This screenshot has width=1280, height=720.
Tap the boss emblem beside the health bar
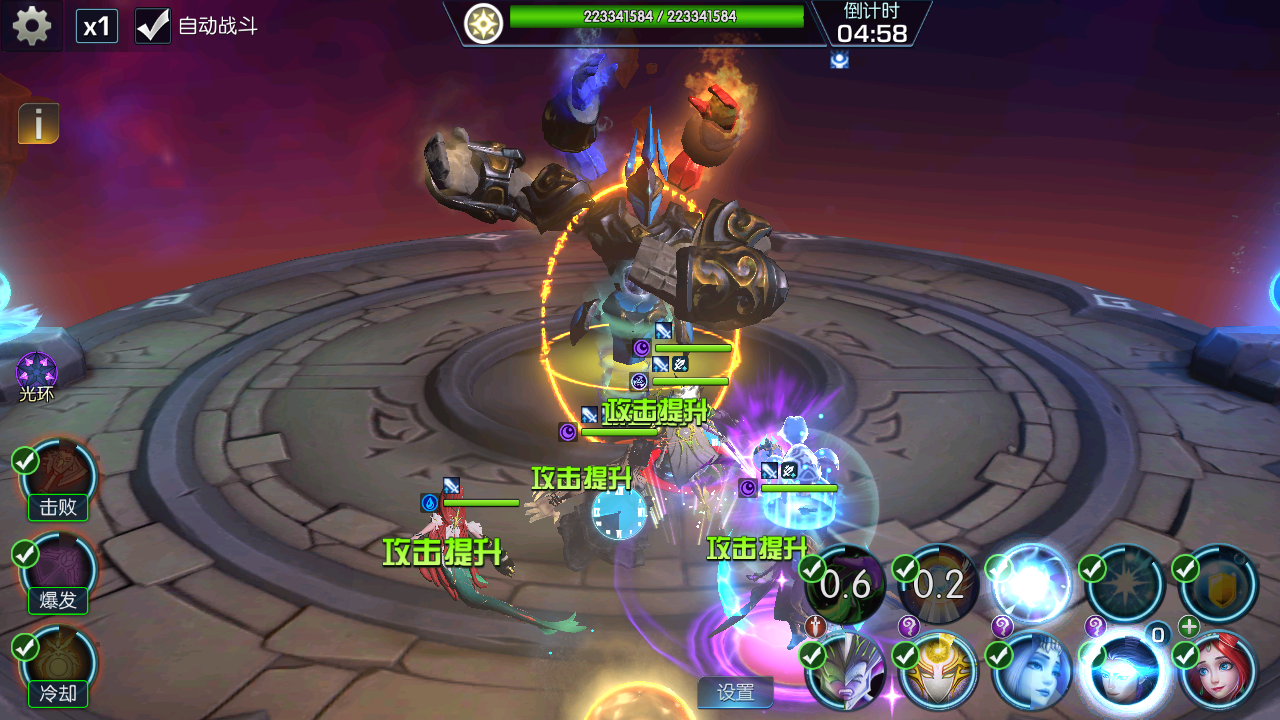pyautogui.click(x=483, y=21)
